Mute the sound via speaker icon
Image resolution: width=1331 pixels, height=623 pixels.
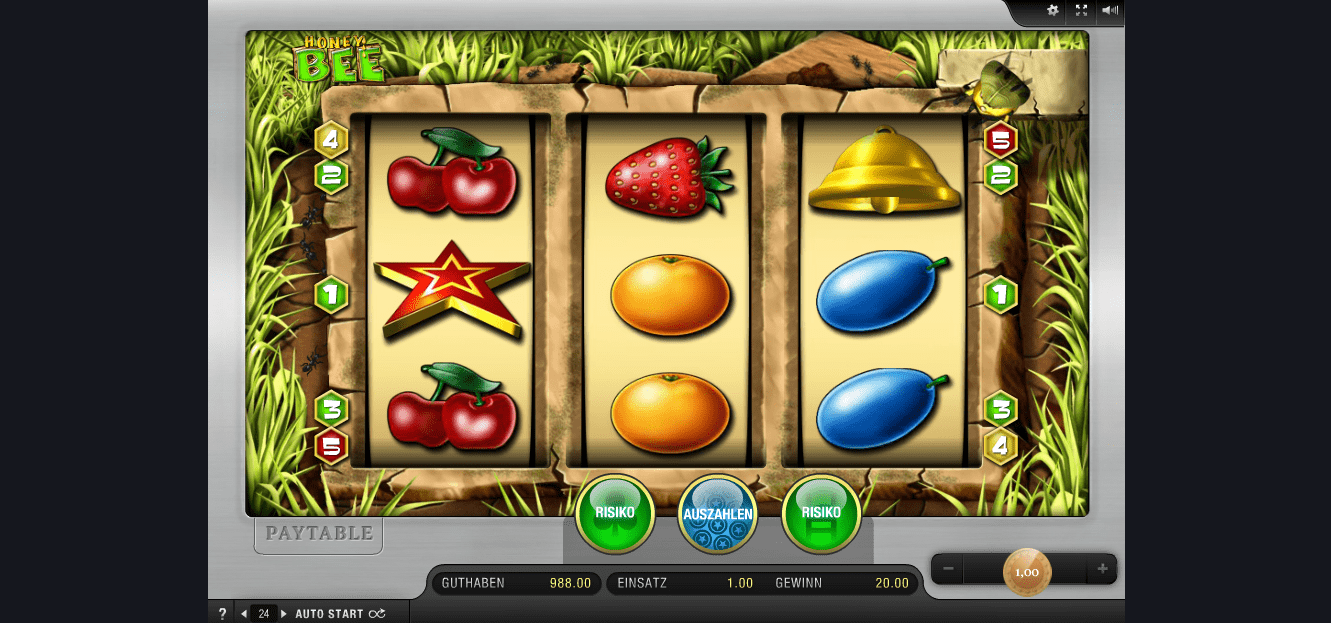pyautogui.click(x=1109, y=11)
